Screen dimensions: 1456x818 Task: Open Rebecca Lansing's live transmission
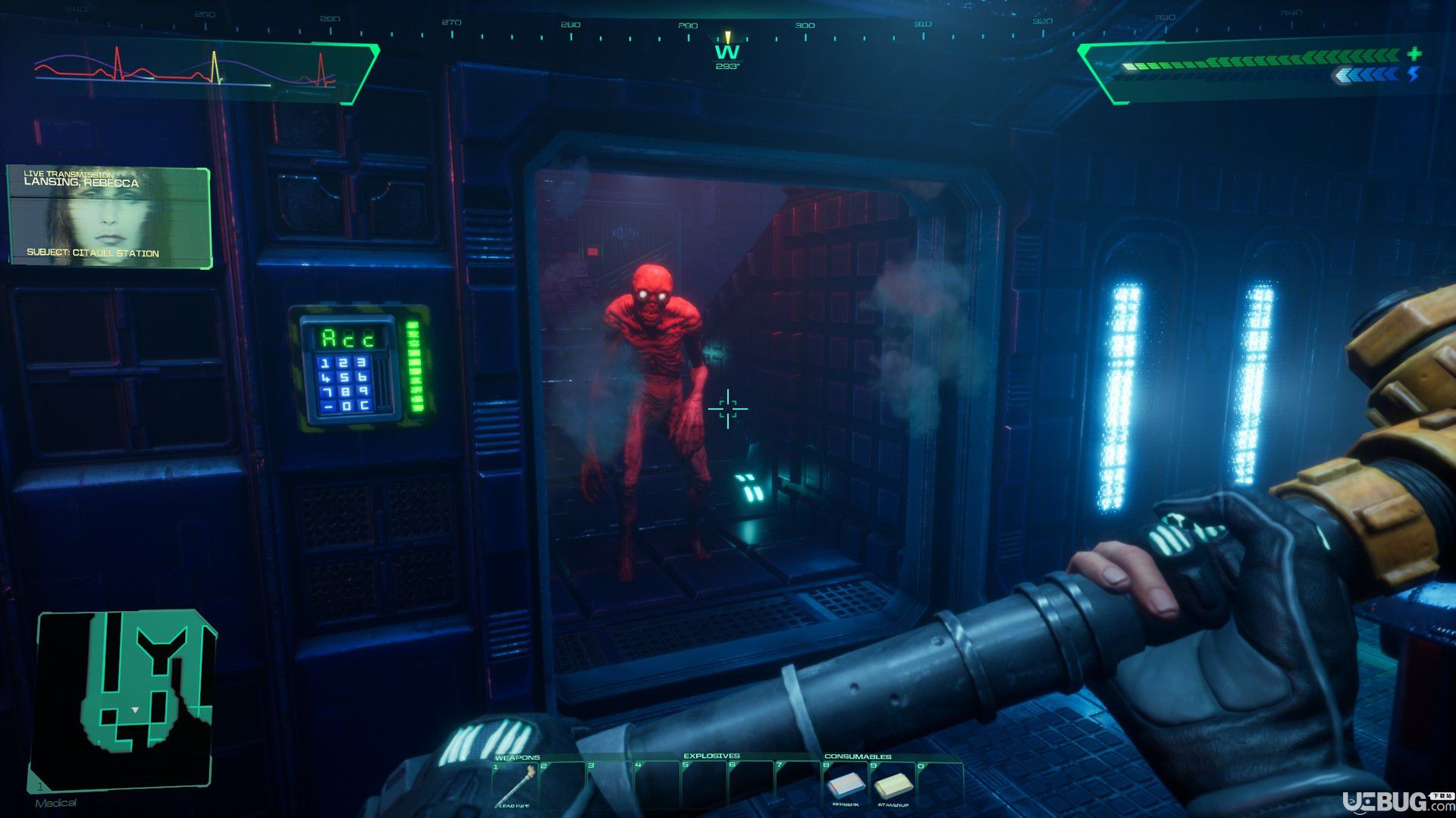[x=109, y=217]
